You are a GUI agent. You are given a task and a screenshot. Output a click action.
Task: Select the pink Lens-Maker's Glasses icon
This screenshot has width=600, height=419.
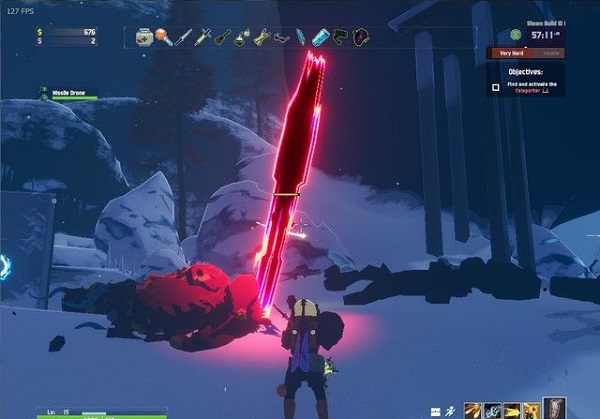click(x=282, y=38)
